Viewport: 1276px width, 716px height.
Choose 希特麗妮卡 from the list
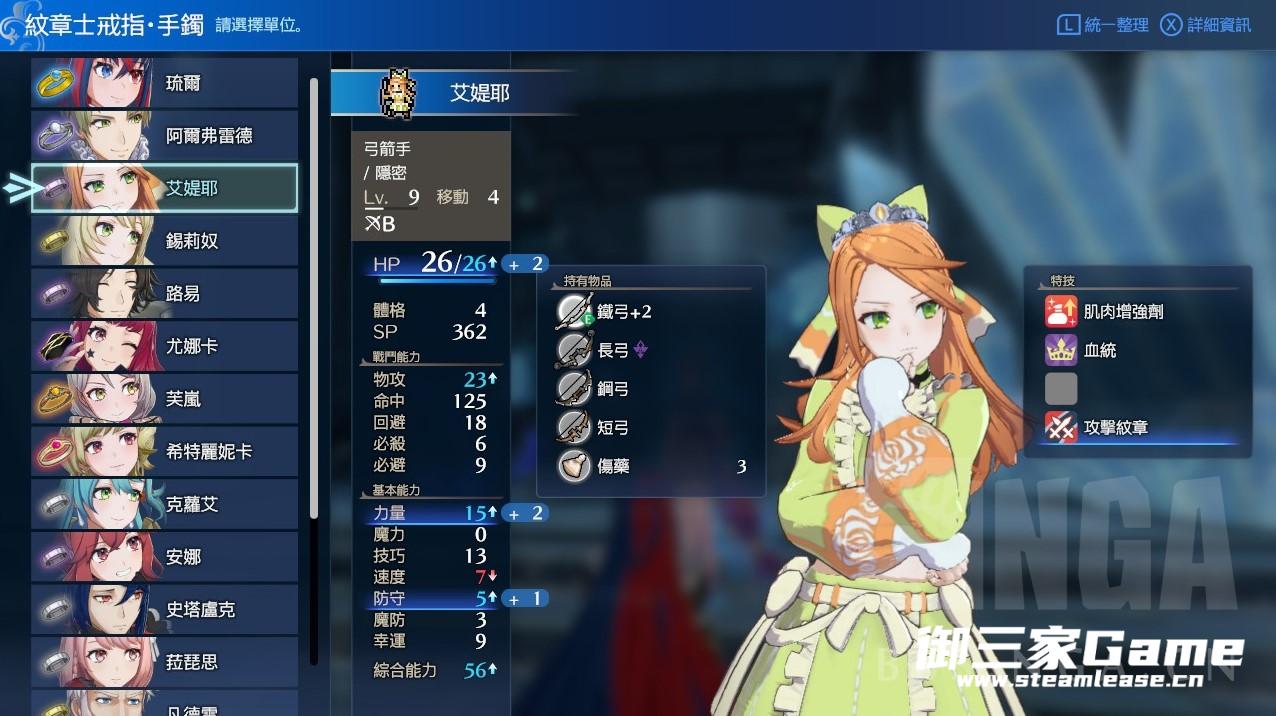[x=165, y=452]
